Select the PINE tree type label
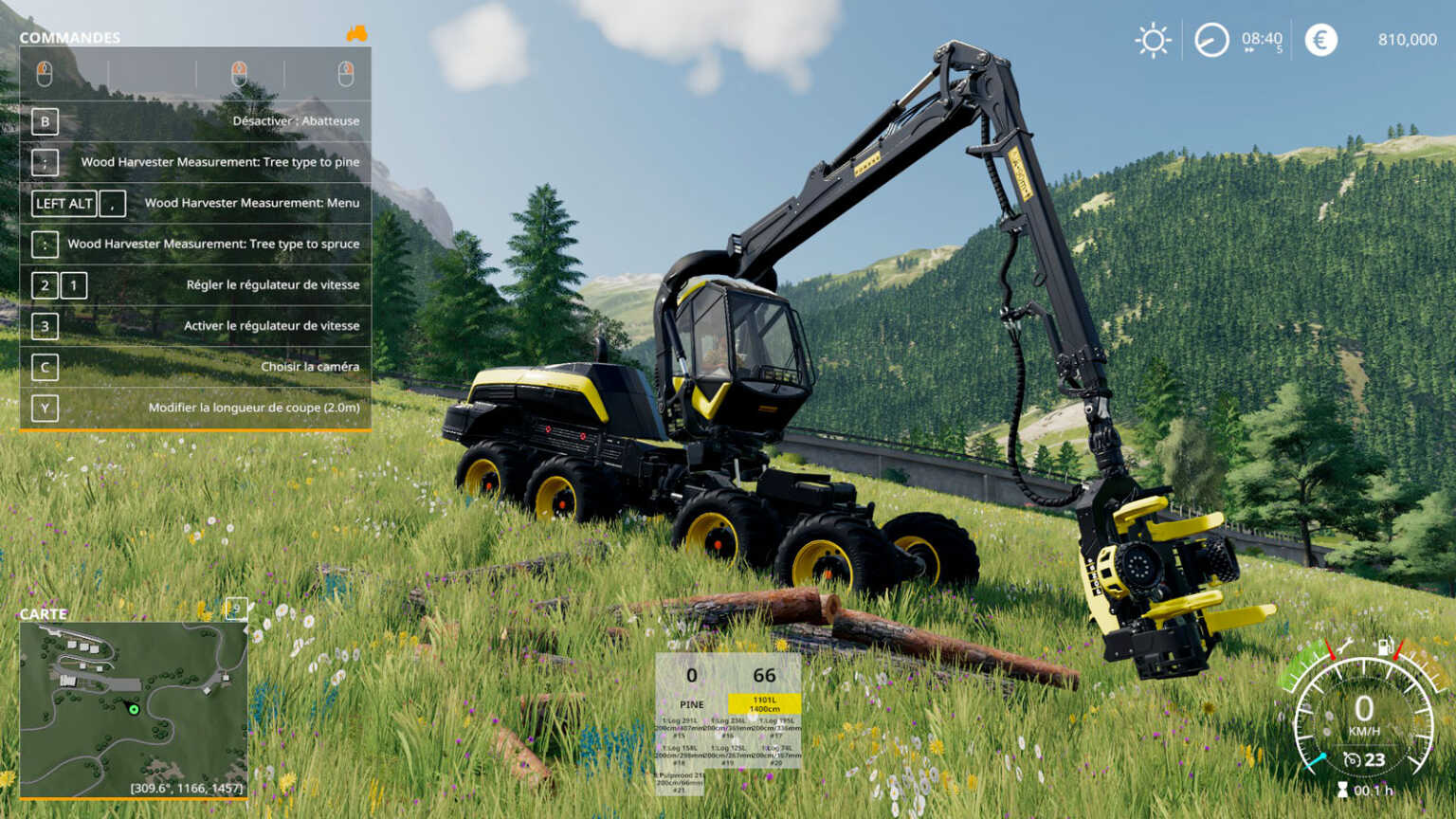 693,704
